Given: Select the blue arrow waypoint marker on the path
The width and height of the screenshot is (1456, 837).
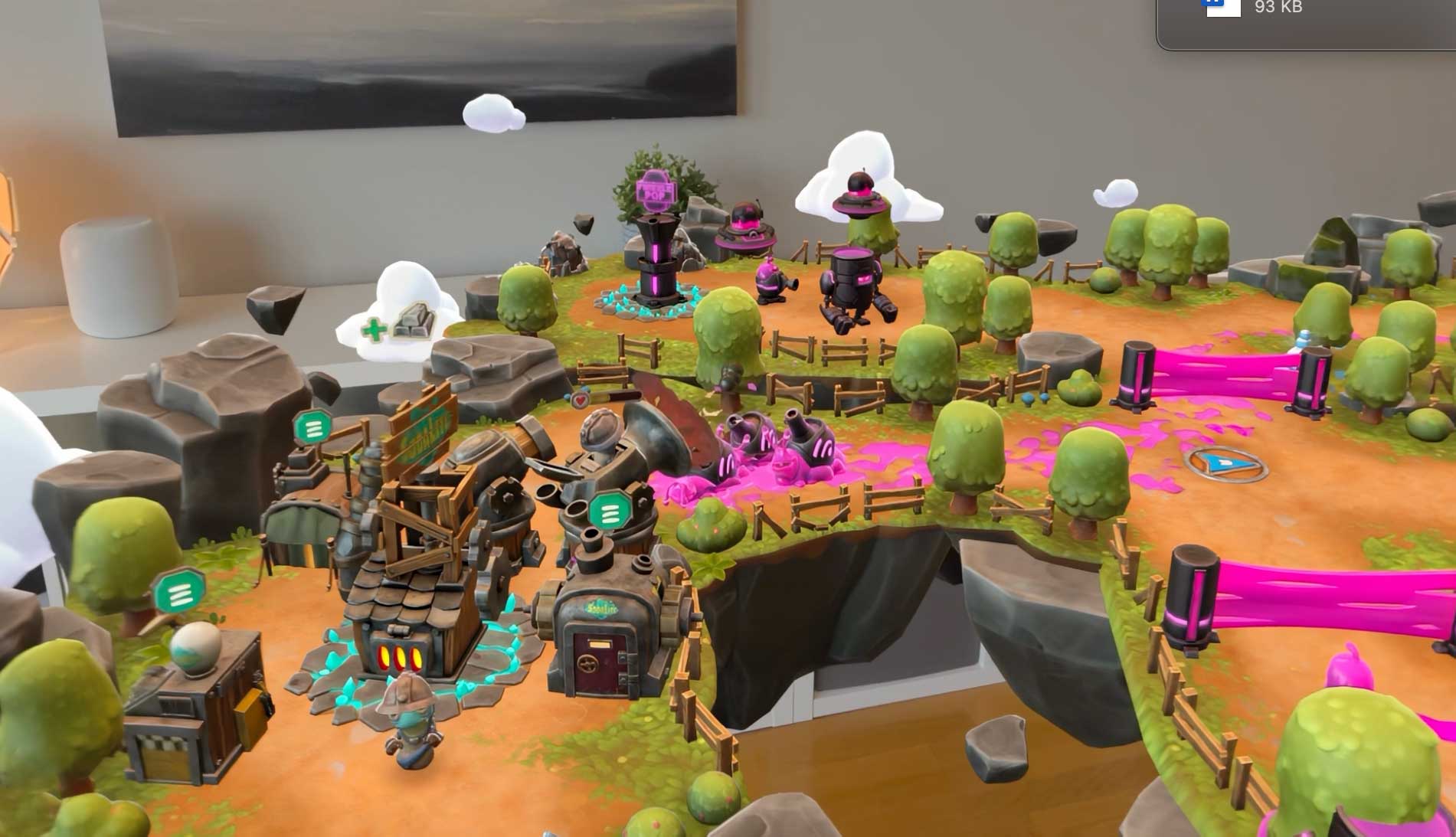Looking at the screenshot, I should [x=1225, y=463].
